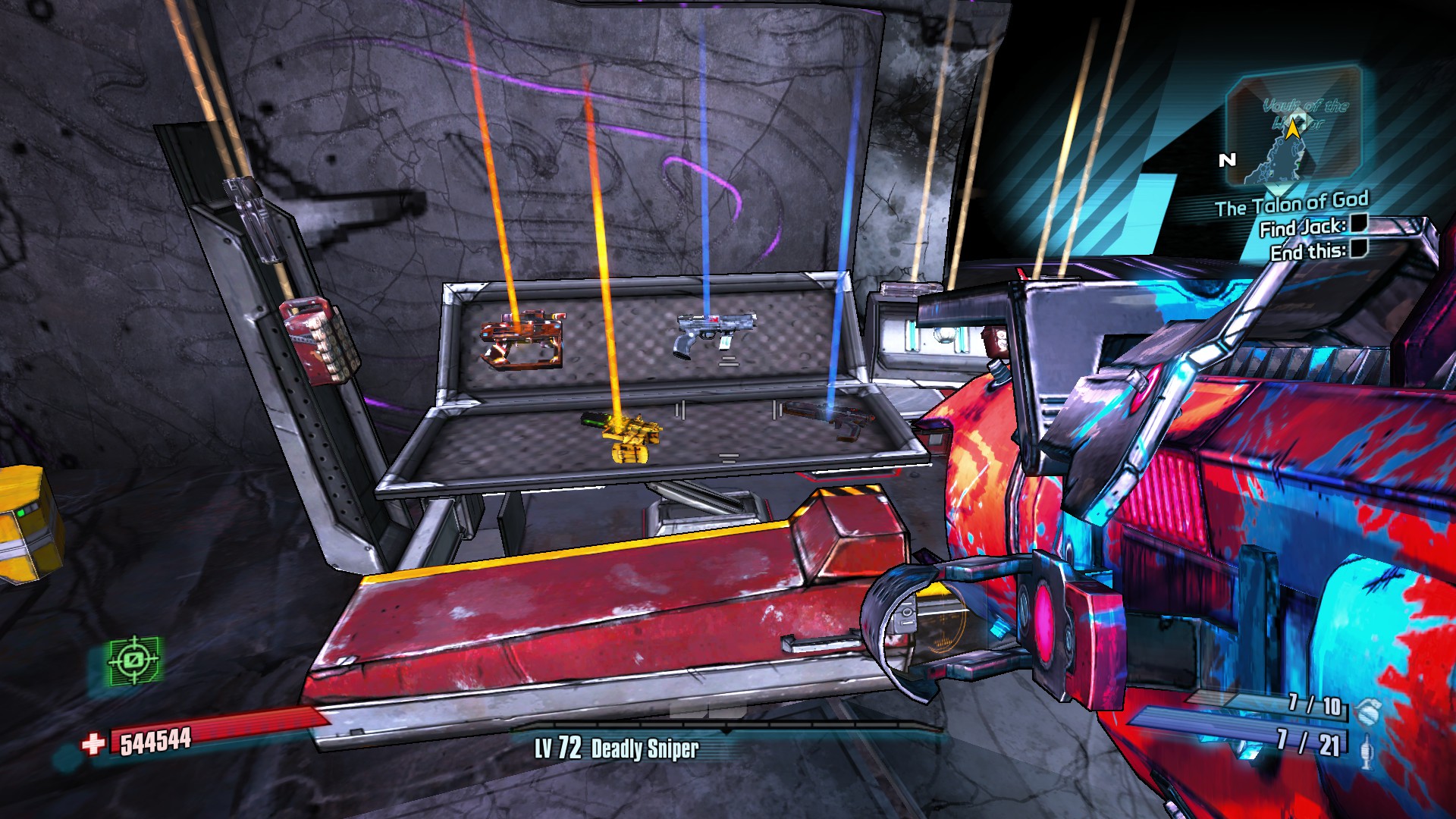Click the fast-travel station icon under the minimap
The height and width of the screenshot is (819, 1456).
pos(1278,190)
